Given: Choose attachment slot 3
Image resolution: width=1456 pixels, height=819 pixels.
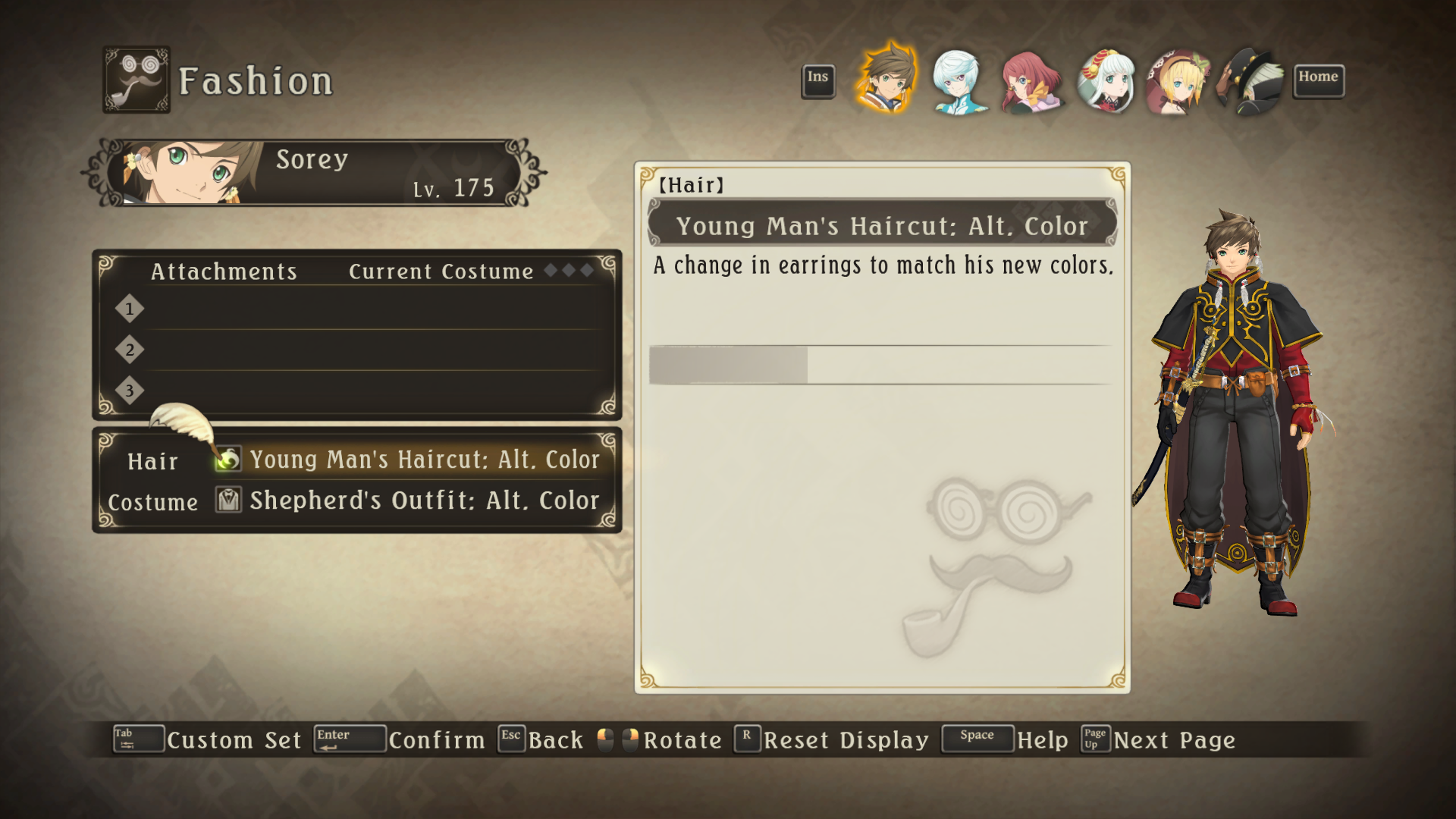Looking at the screenshot, I should click(364, 391).
